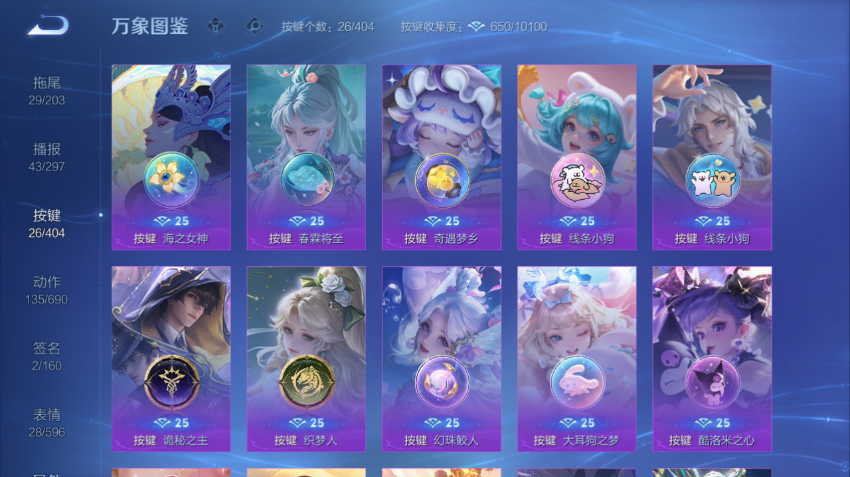
Task: Select 线条小狗 card with teal-haired girl
Action: tap(576, 157)
